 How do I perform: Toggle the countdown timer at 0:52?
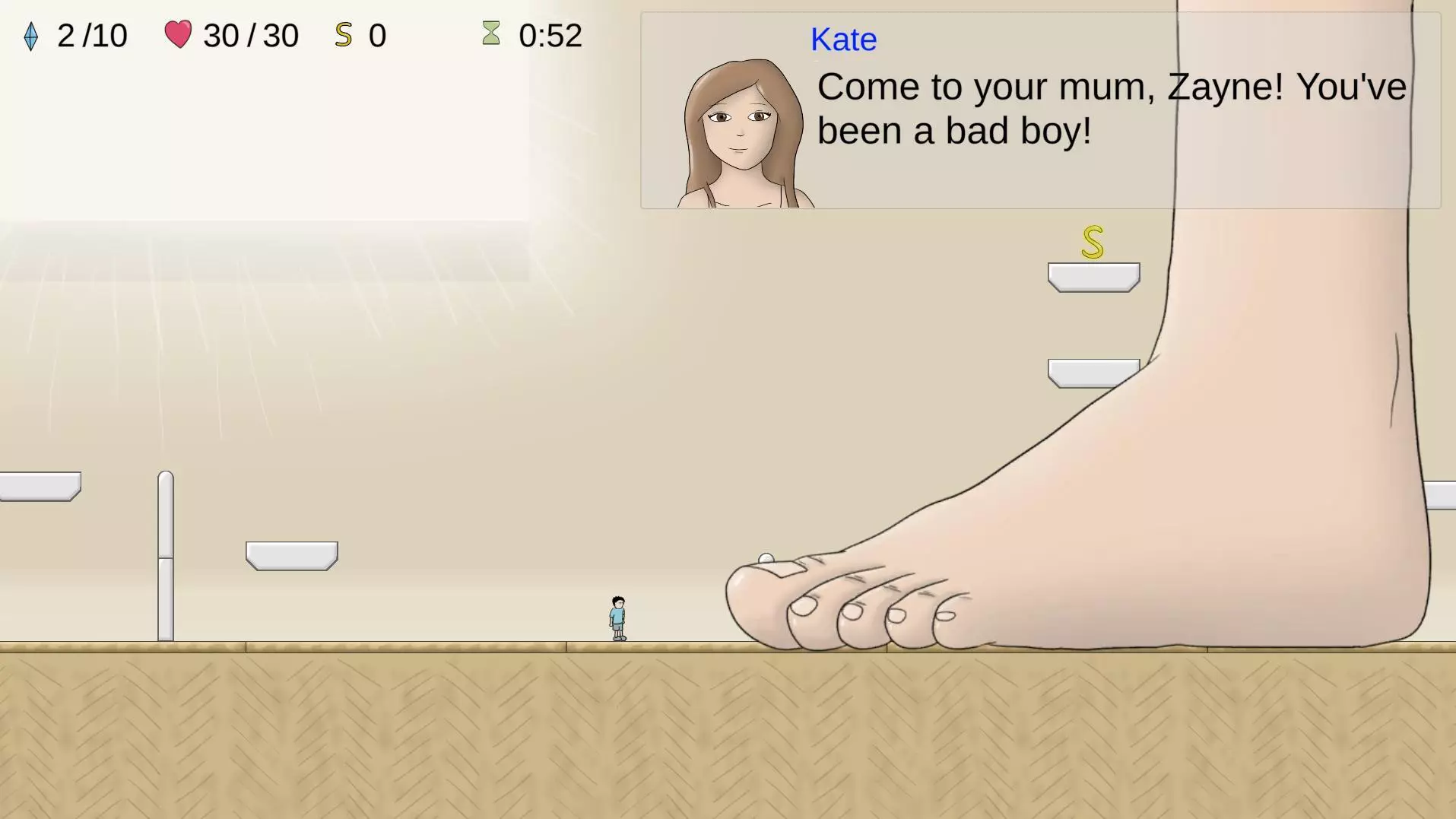tap(550, 35)
